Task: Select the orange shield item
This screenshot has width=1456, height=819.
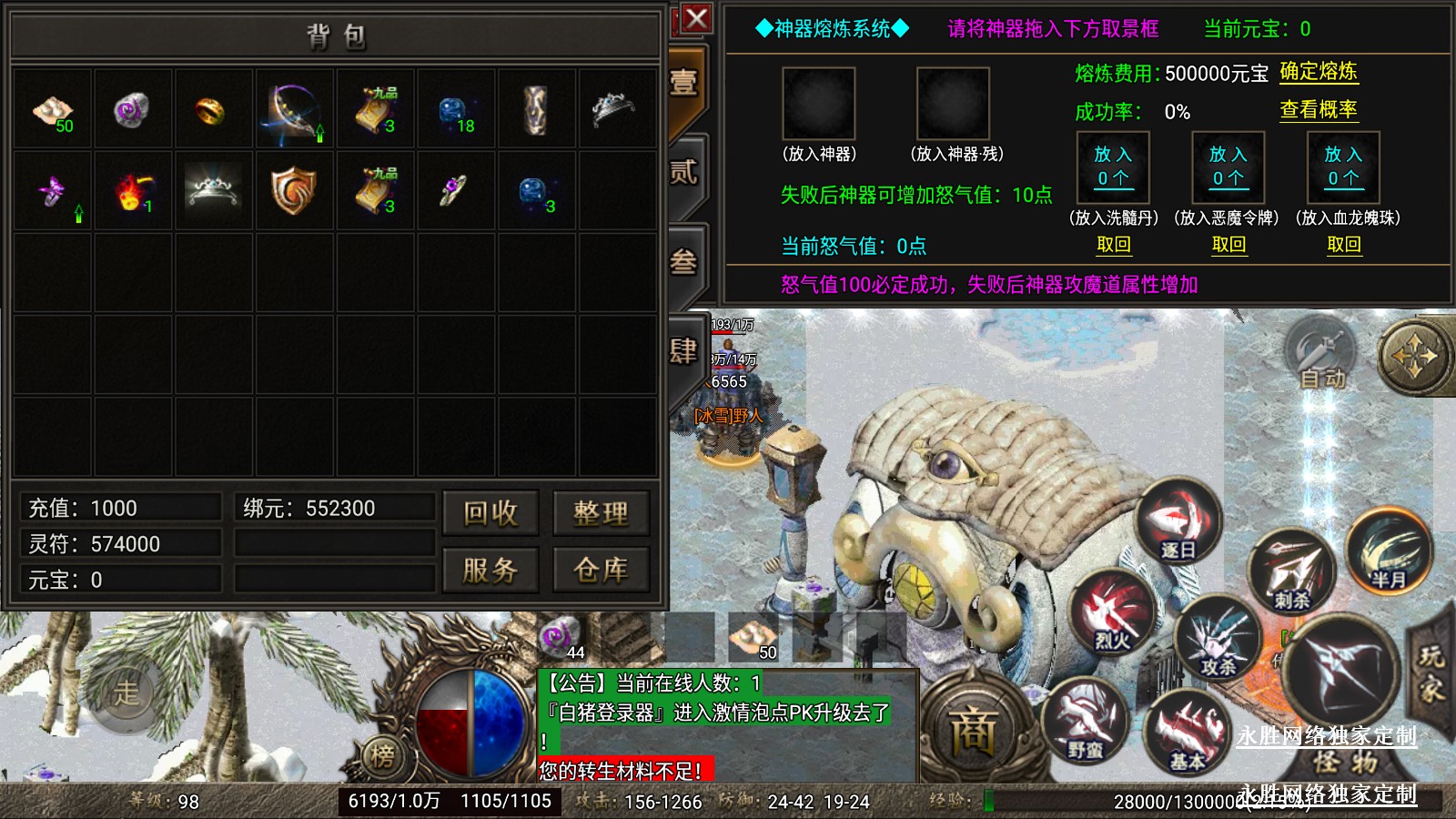Action: point(292,191)
